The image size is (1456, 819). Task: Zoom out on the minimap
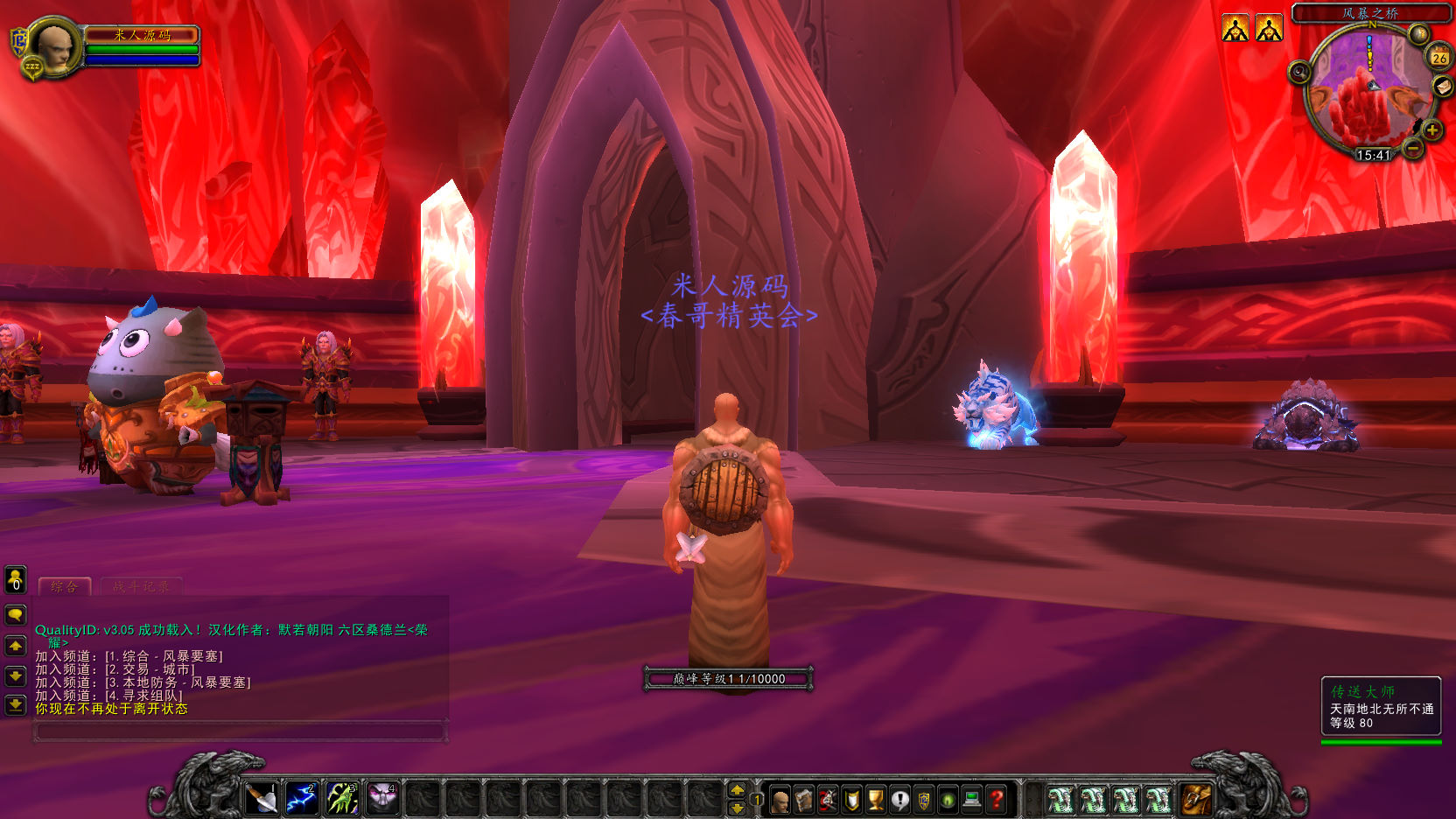pos(1413,150)
